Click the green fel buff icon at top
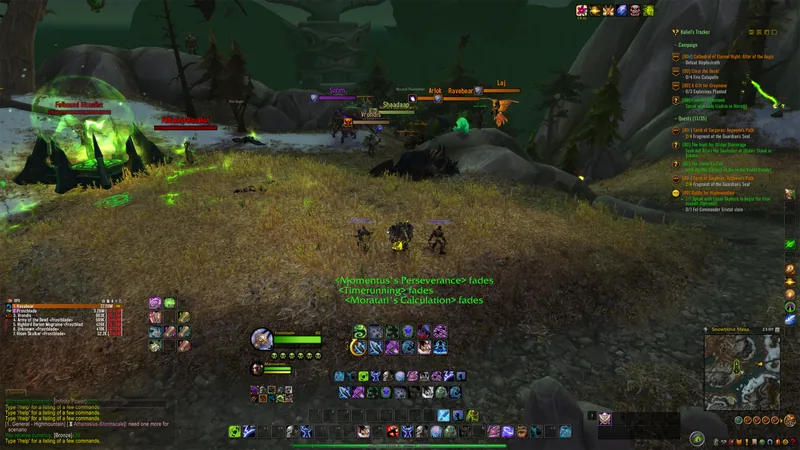The image size is (800, 450). coord(648,10)
